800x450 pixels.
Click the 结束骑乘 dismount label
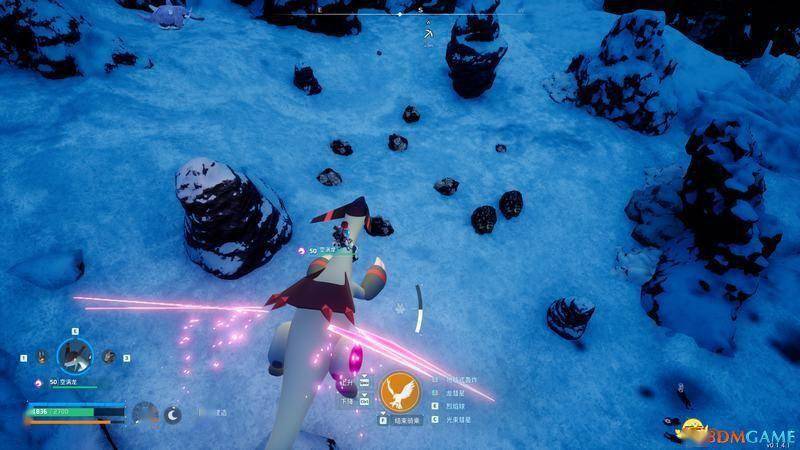pos(407,421)
